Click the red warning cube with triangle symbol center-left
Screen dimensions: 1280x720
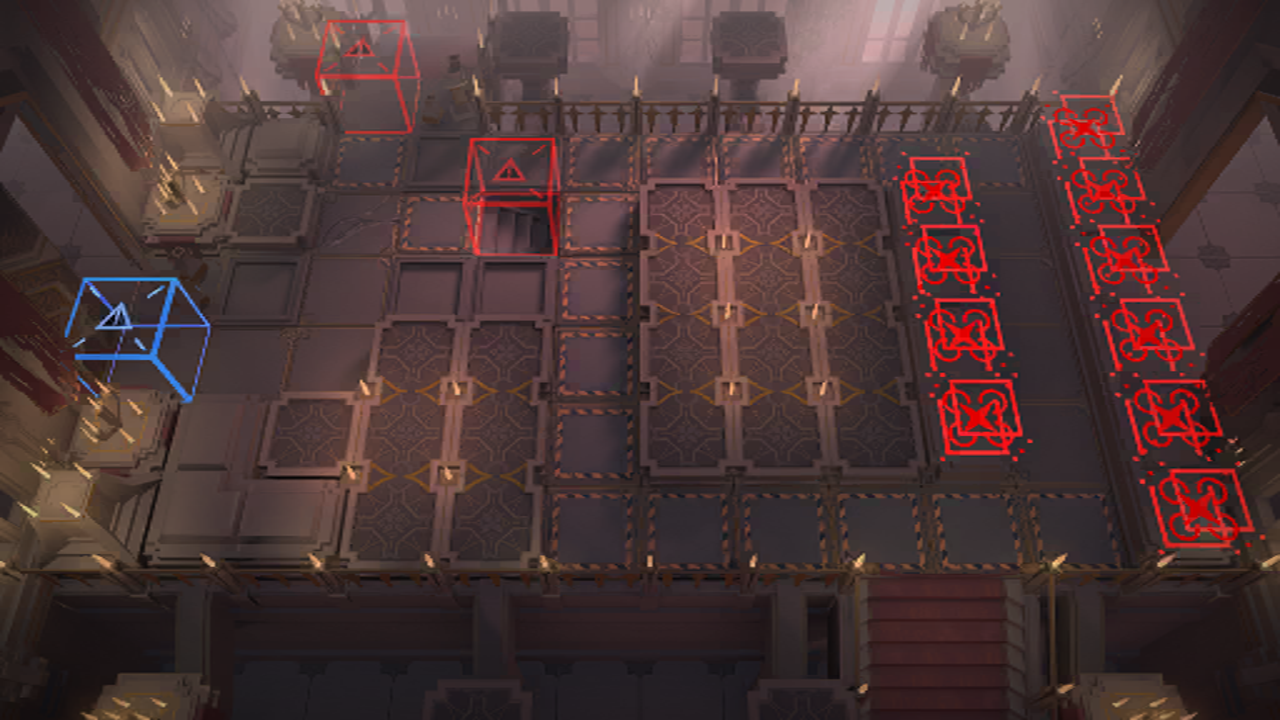(x=510, y=195)
